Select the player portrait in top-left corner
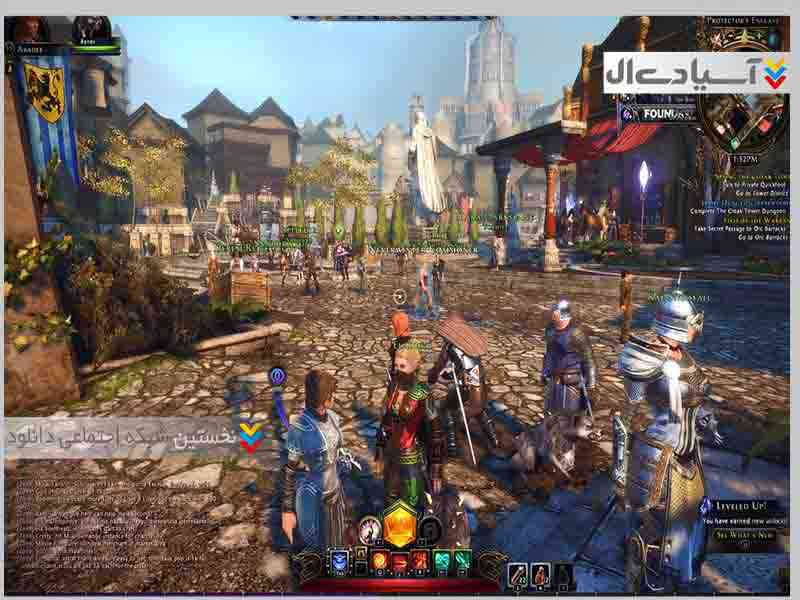800x600 pixels. (29, 28)
